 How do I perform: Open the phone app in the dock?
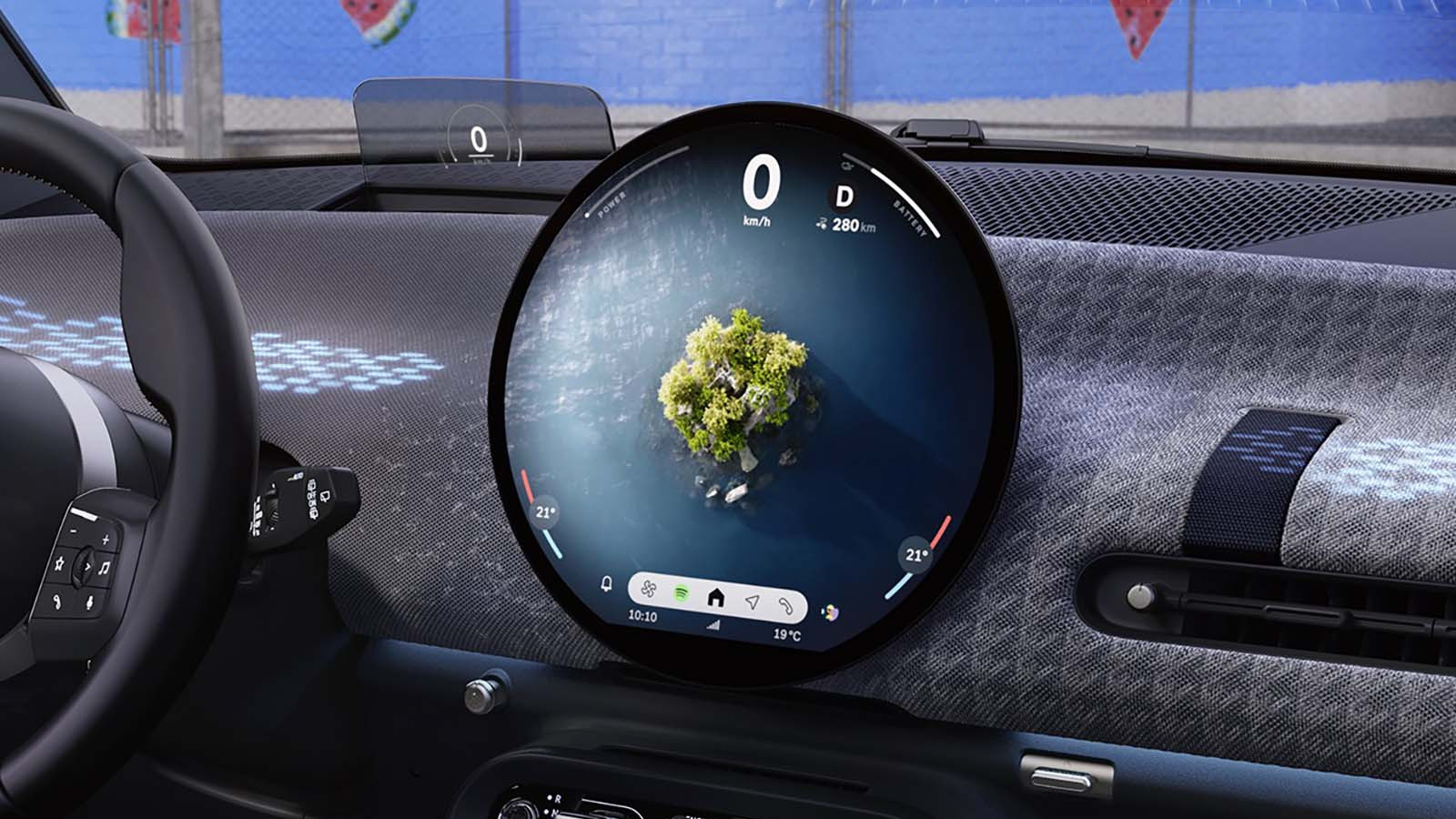tap(788, 607)
